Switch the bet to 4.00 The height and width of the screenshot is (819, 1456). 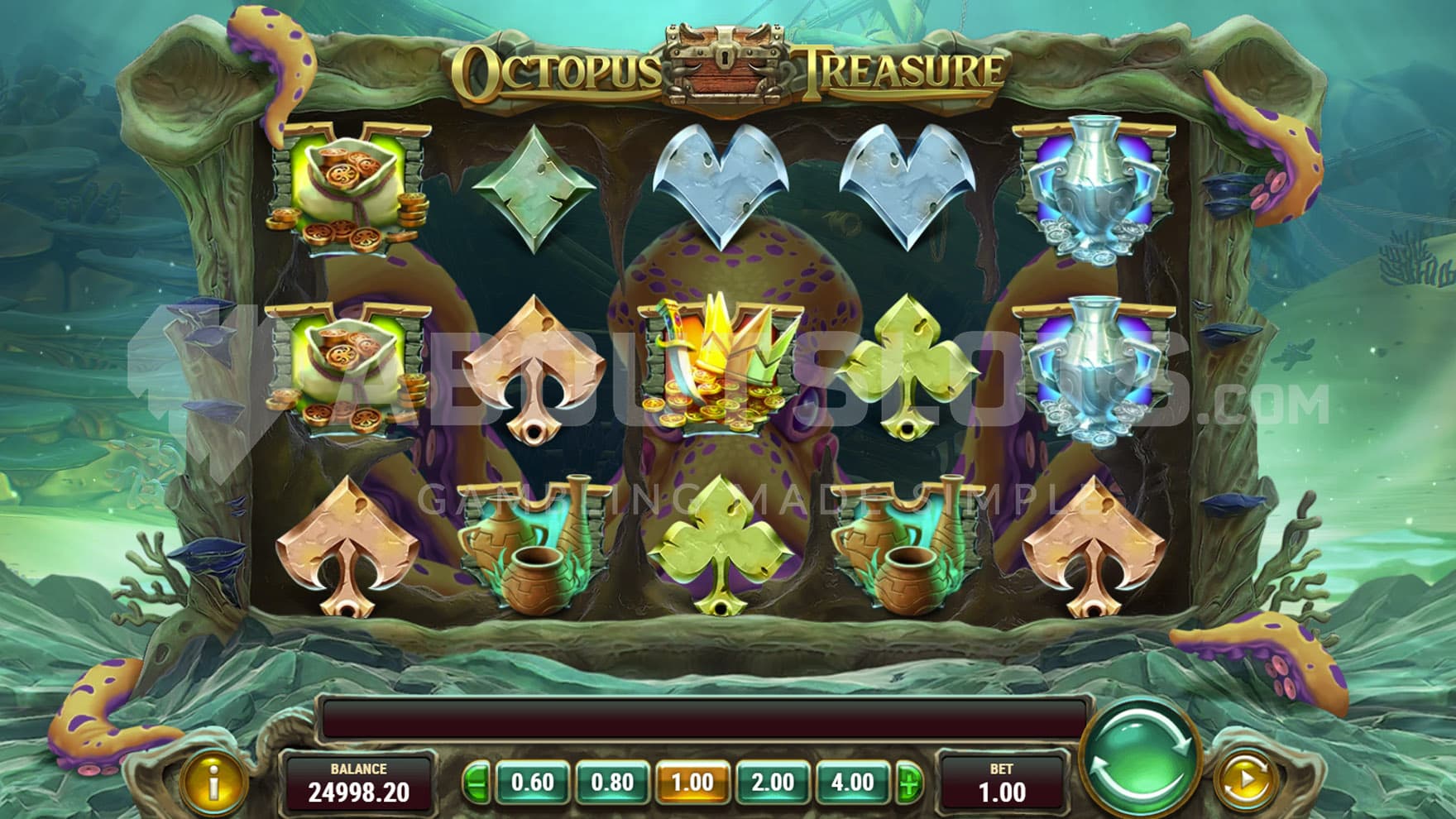853,782
